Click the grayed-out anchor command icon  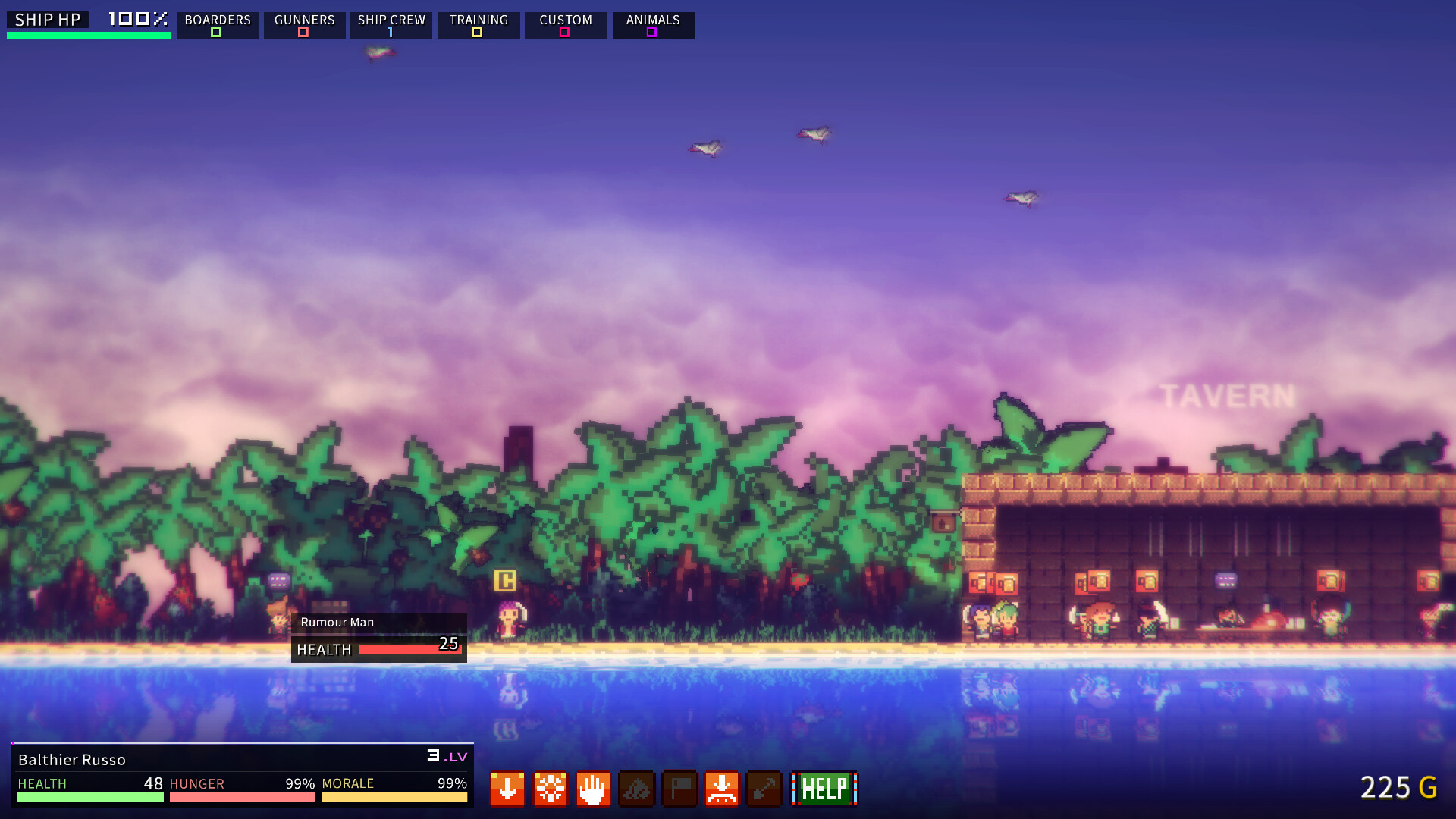coord(636,789)
